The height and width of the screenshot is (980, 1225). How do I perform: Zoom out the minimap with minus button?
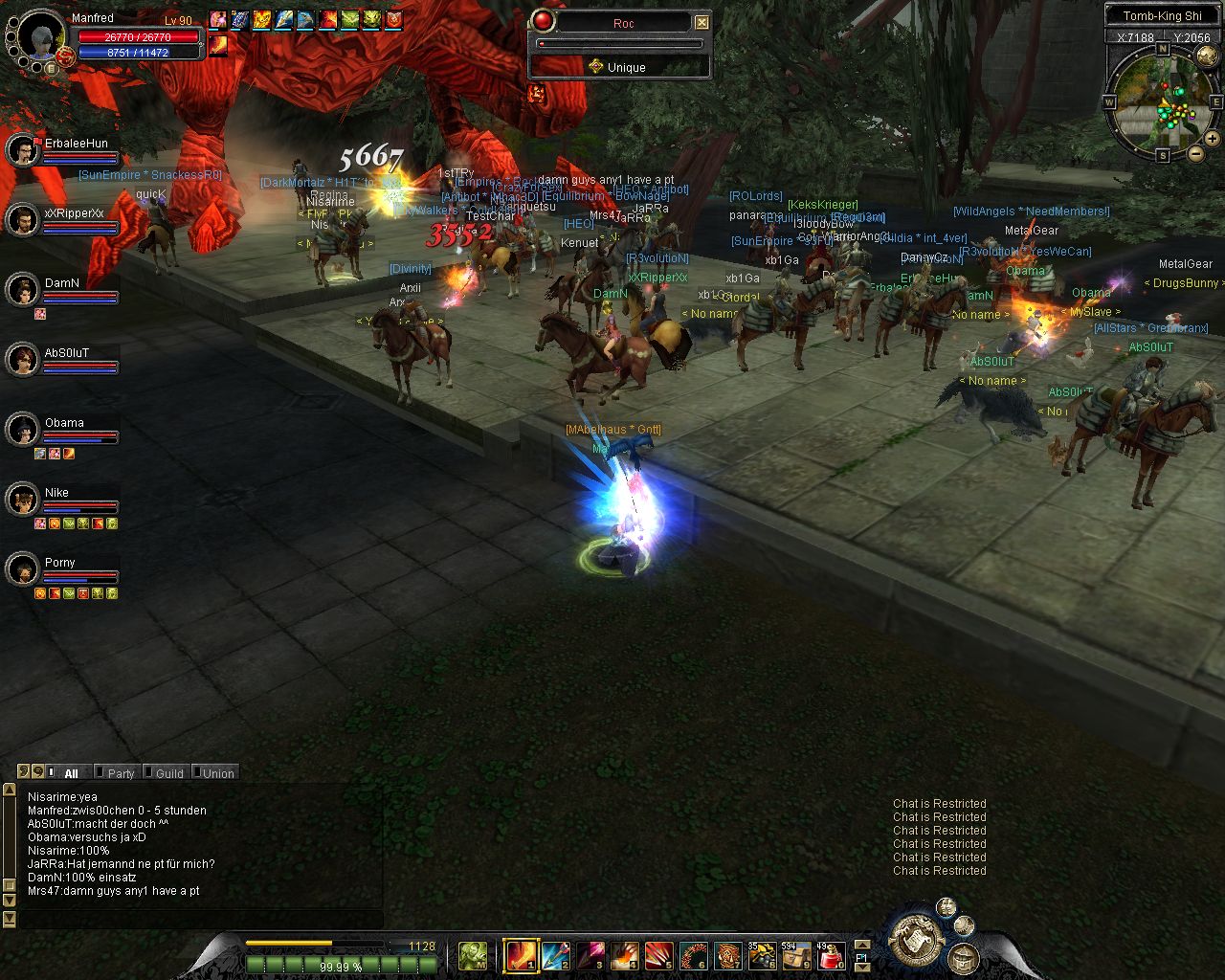(x=1195, y=153)
